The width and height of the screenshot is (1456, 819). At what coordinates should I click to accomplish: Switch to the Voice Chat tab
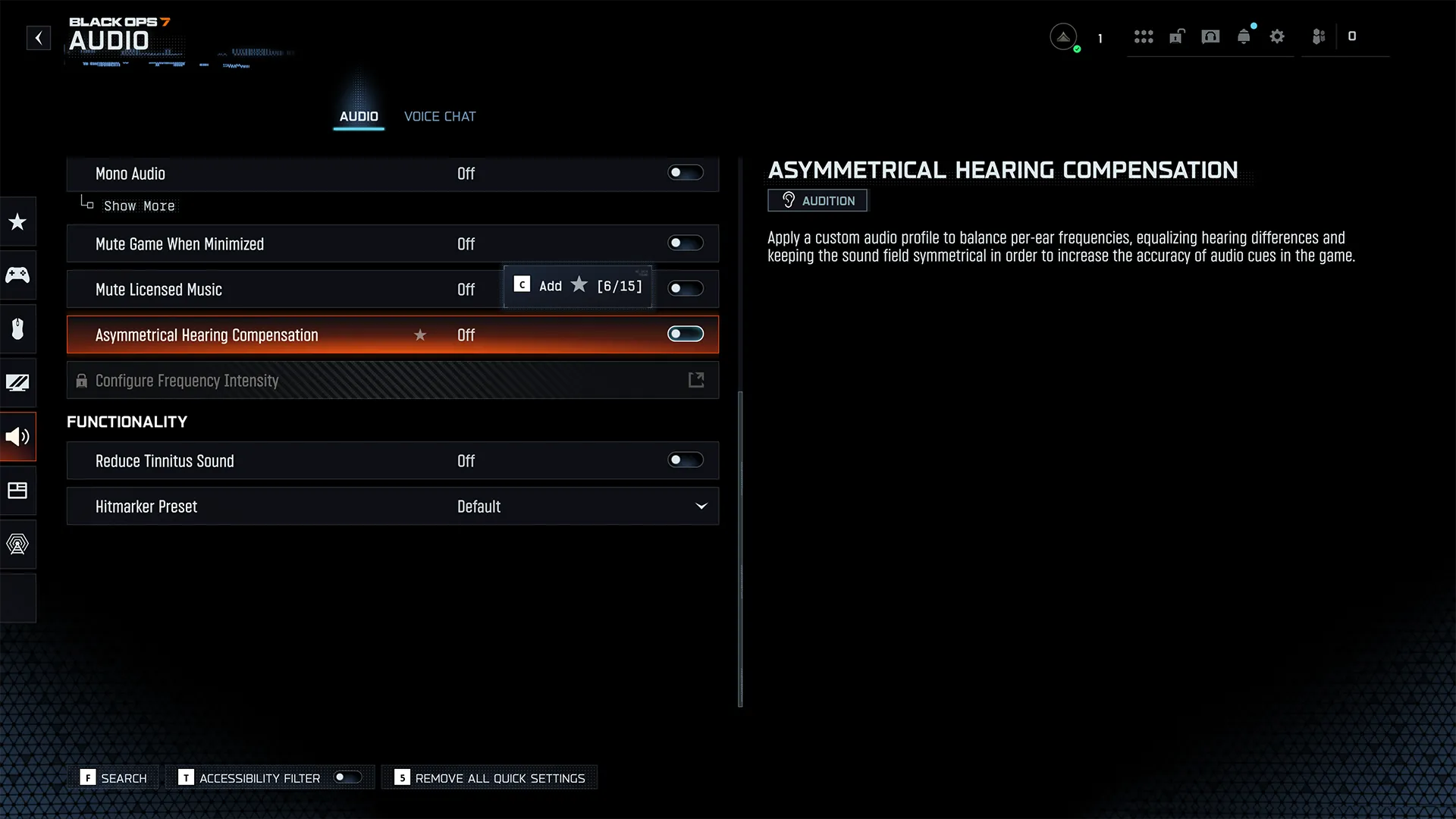point(440,116)
